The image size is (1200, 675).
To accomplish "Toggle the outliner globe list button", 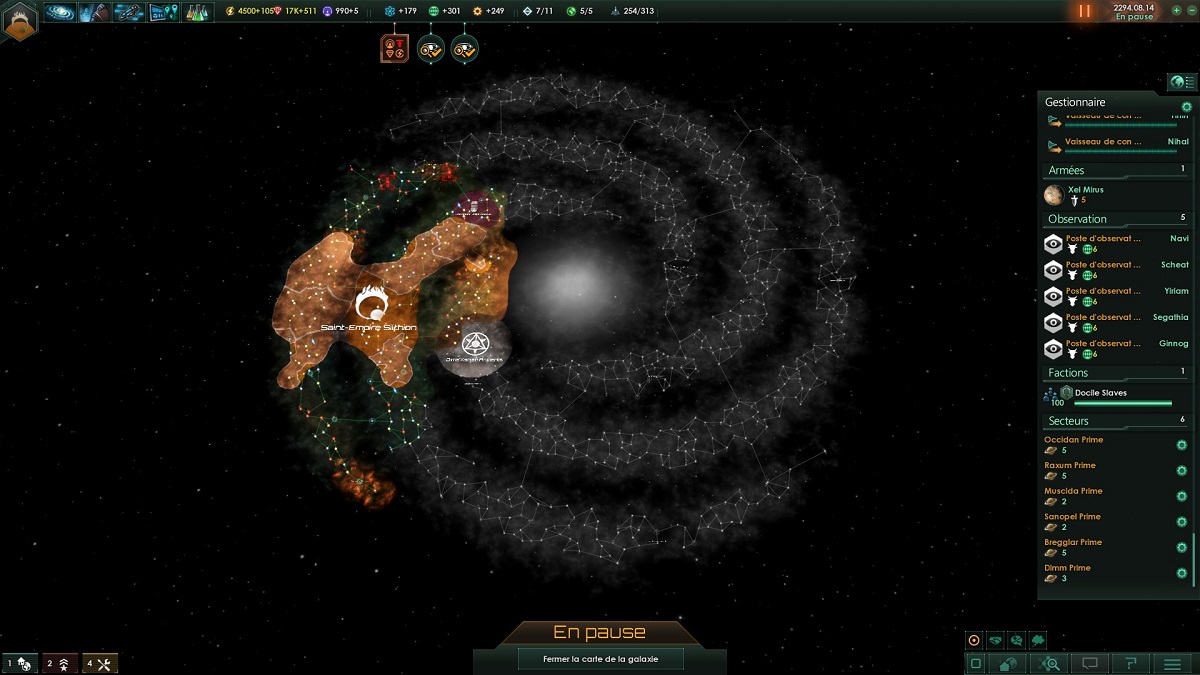I will click(1183, 82).
